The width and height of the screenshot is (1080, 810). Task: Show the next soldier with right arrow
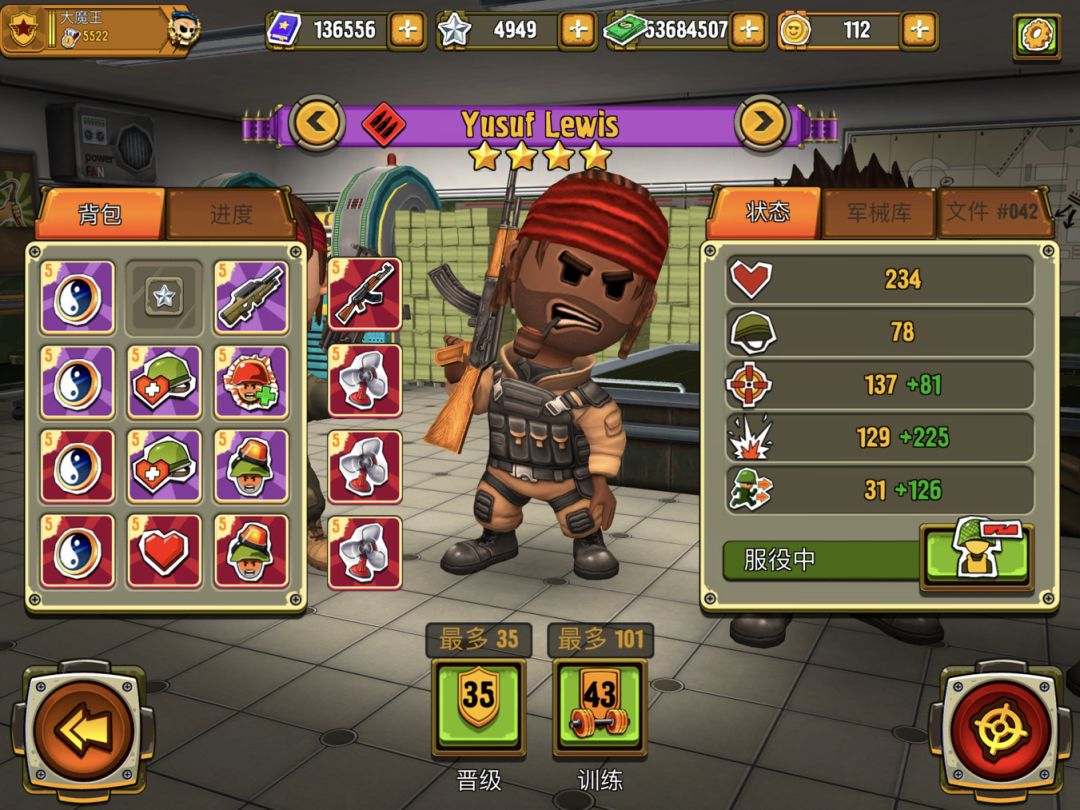coord(763,124)
